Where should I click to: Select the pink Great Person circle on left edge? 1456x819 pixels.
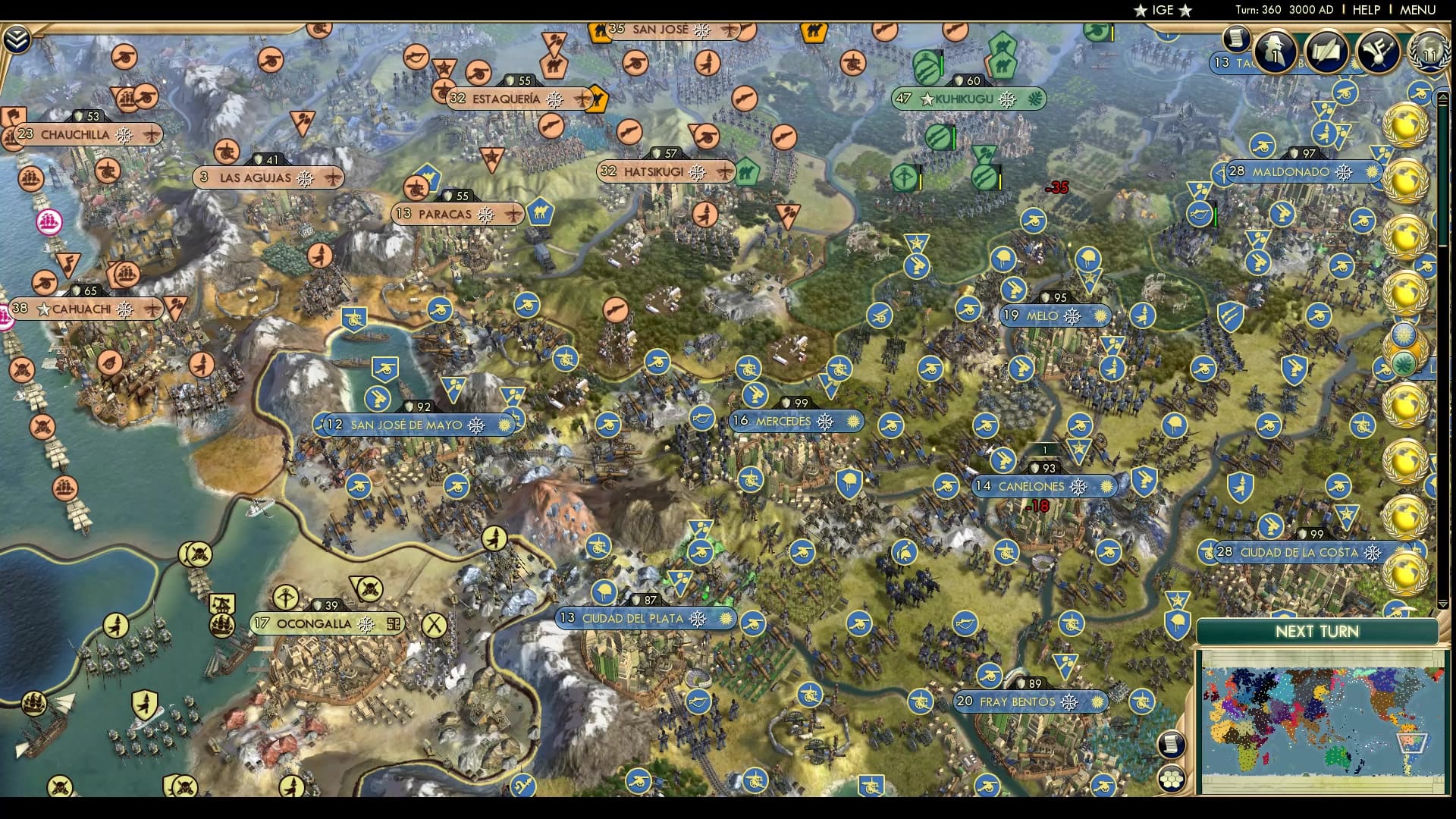pyautogui.click(x=48, y=221)
